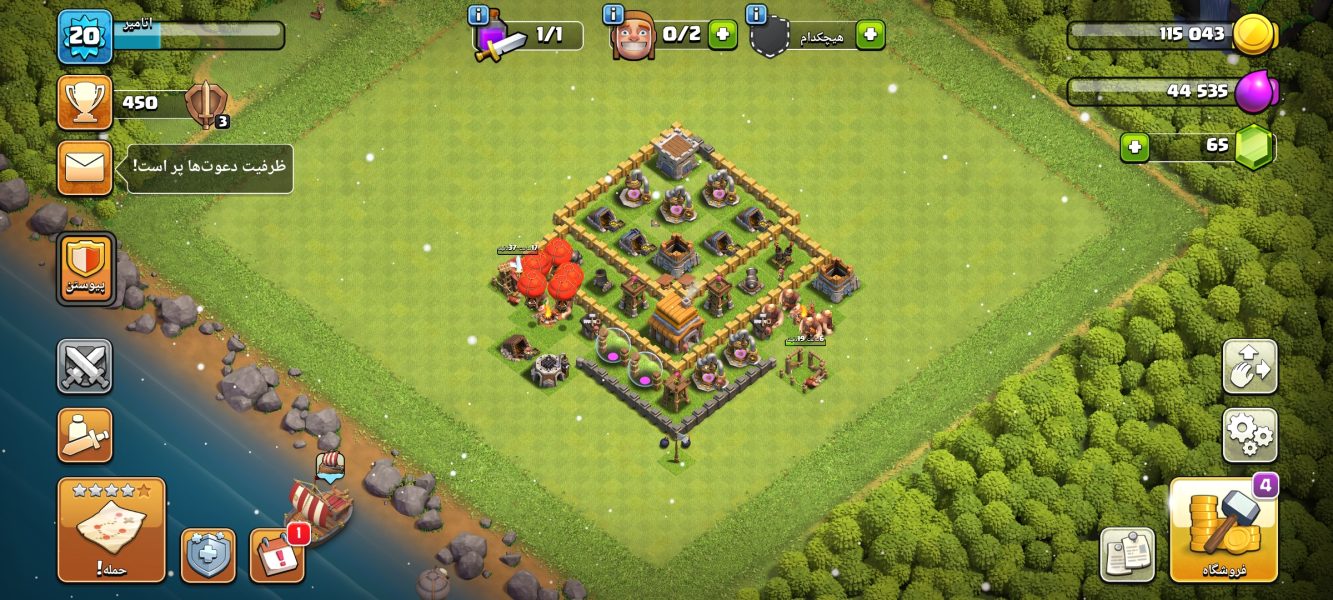Screen dimensions: 1333x600
Task: Show info for the potion and sword counter
Action: click(479, 15)
